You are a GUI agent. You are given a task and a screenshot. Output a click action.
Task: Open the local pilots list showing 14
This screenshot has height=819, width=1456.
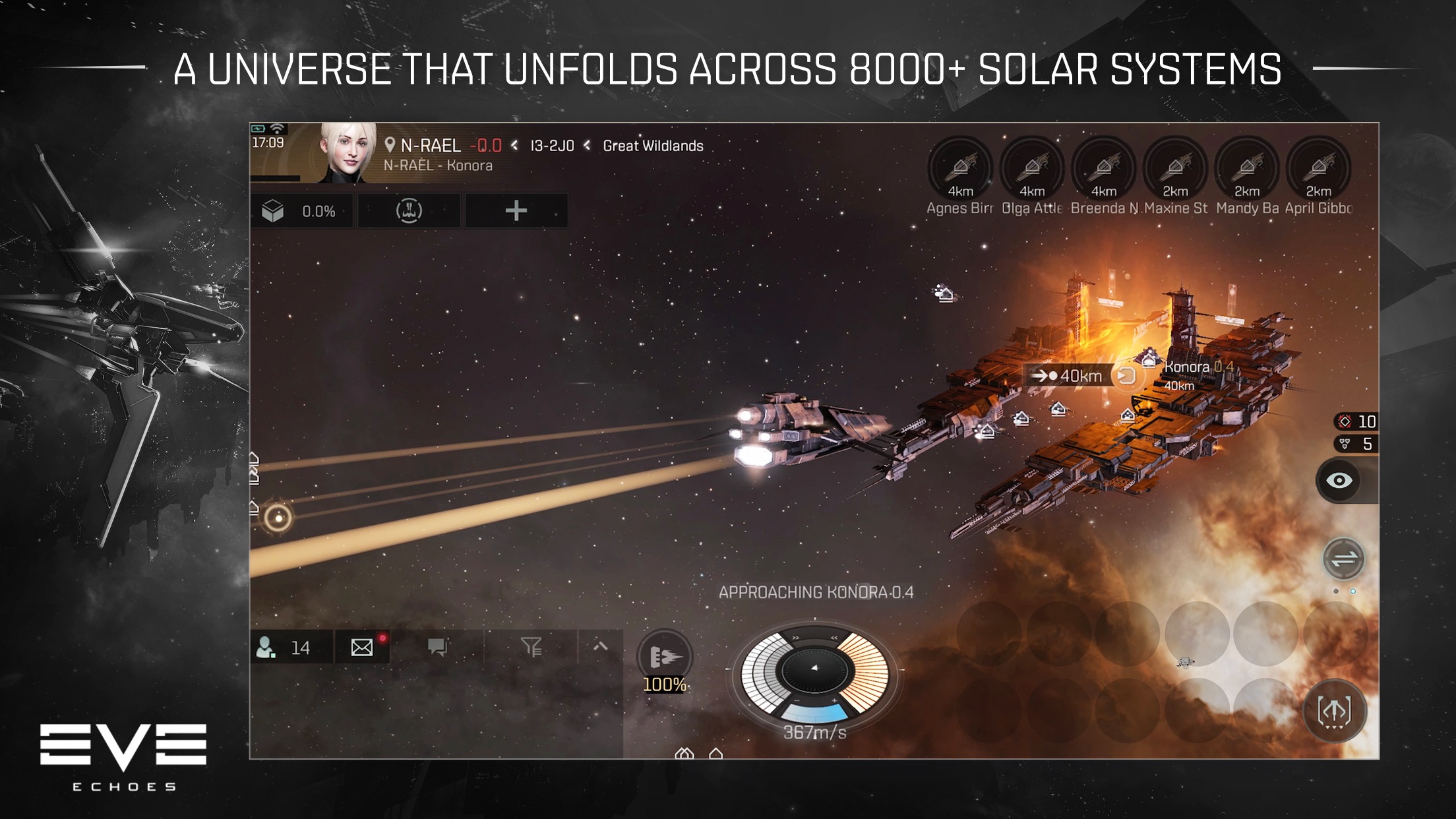click(285, 648)
